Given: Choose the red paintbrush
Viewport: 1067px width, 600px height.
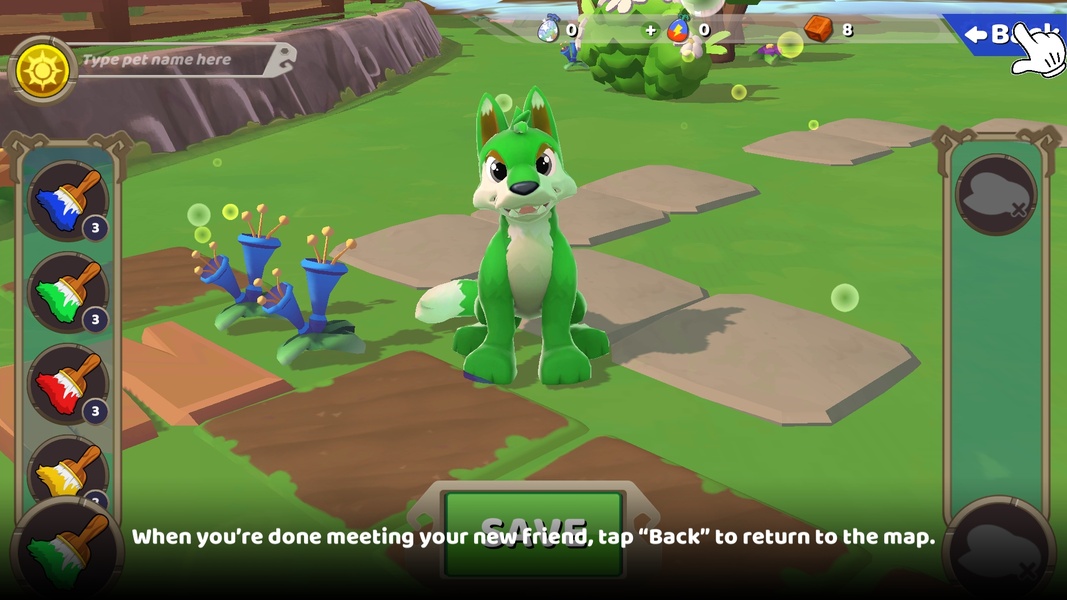Looking at the screenshot, I should click(67, 383).
